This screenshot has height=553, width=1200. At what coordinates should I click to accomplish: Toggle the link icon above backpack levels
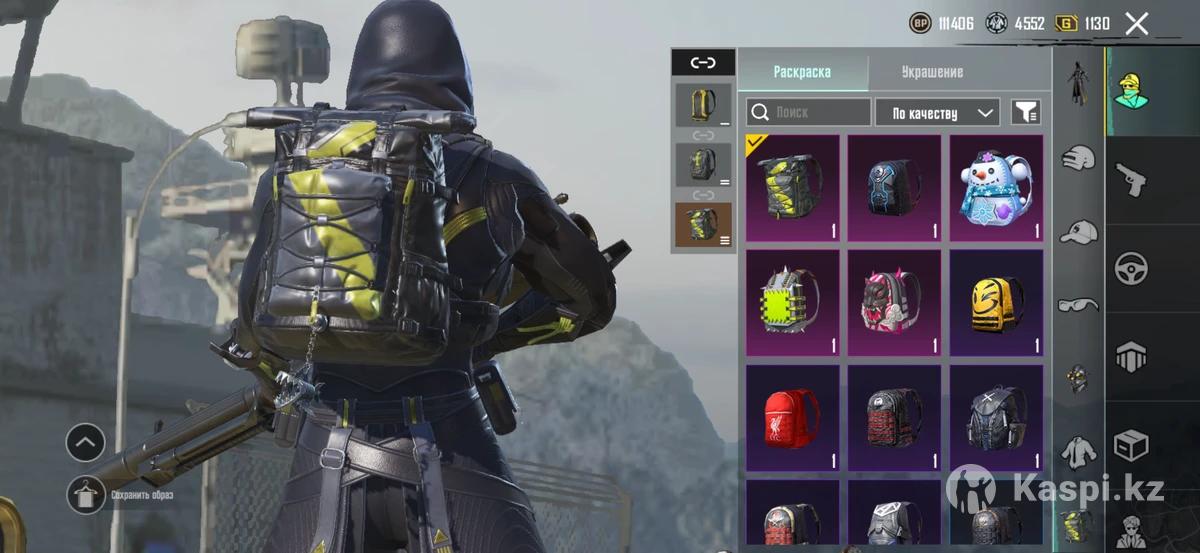click(x=703, y=62)
